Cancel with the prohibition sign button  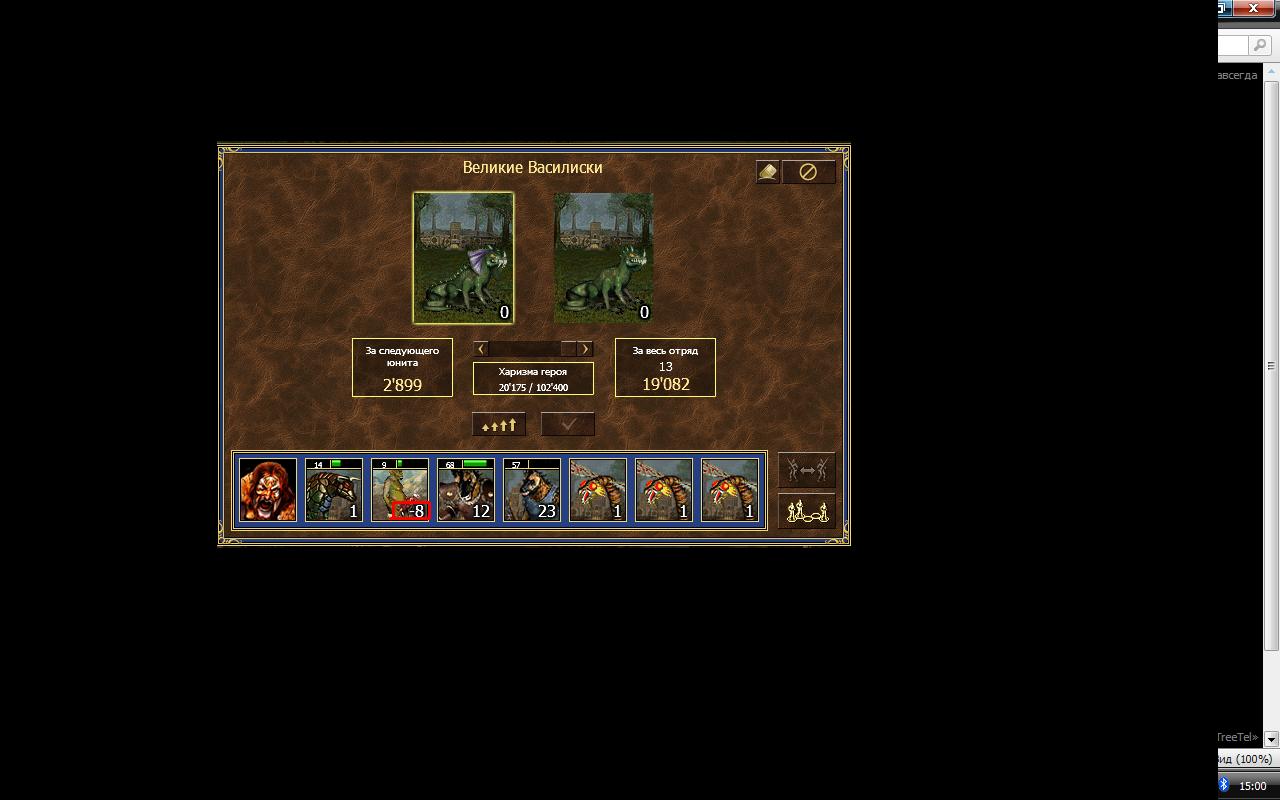coord(808,172)
